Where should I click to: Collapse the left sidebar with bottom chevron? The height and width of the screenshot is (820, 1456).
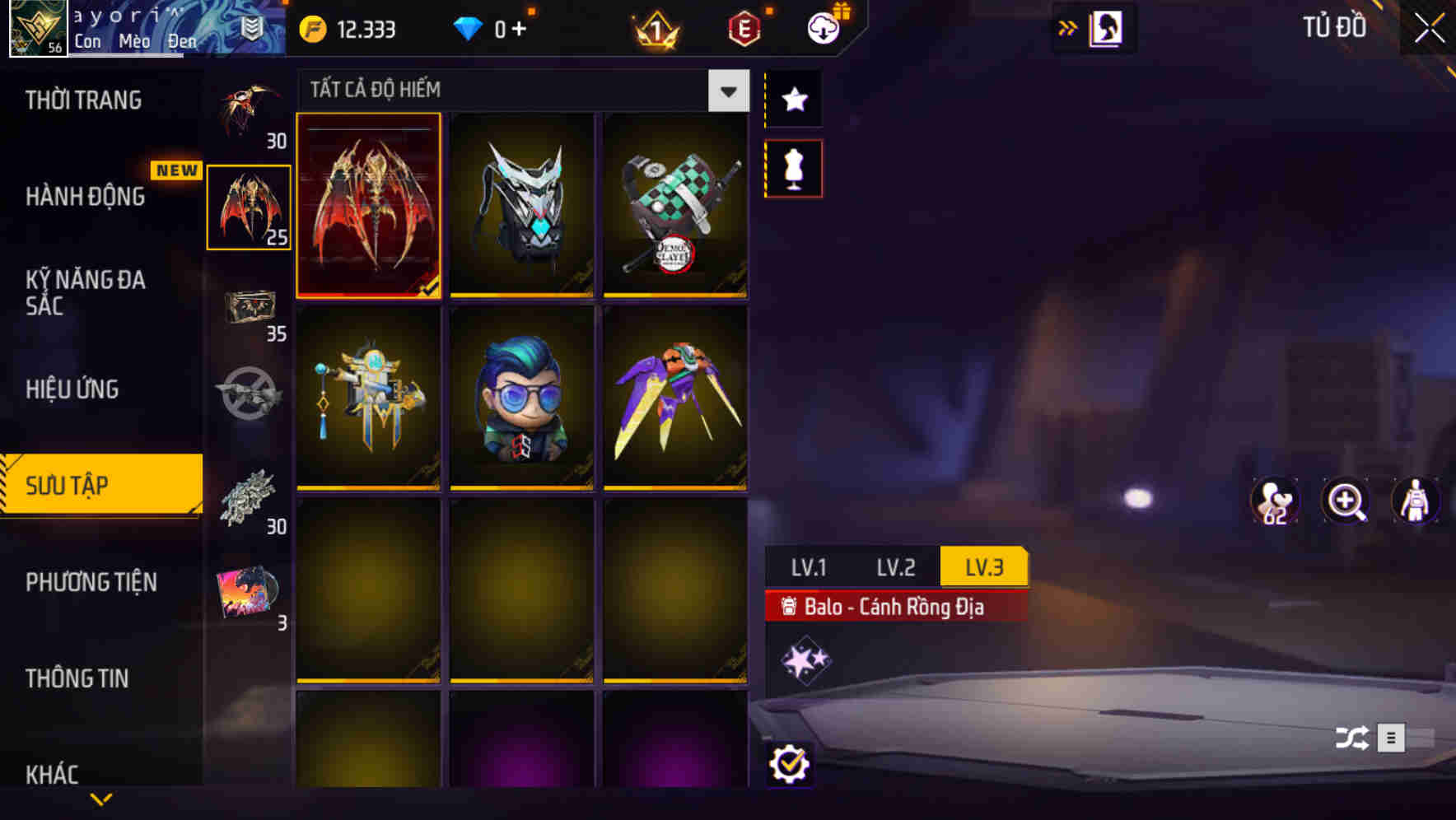coord(100,799)
